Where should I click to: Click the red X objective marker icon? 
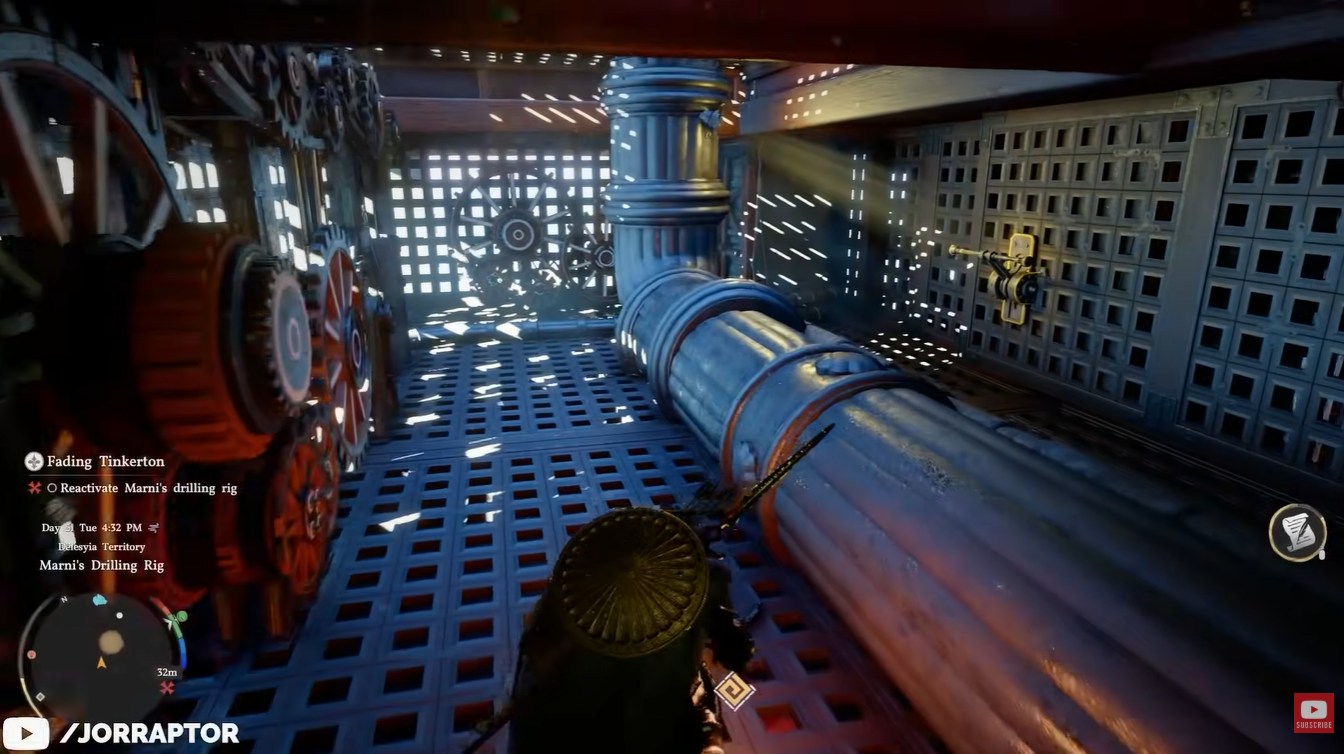tap(34, 488)
